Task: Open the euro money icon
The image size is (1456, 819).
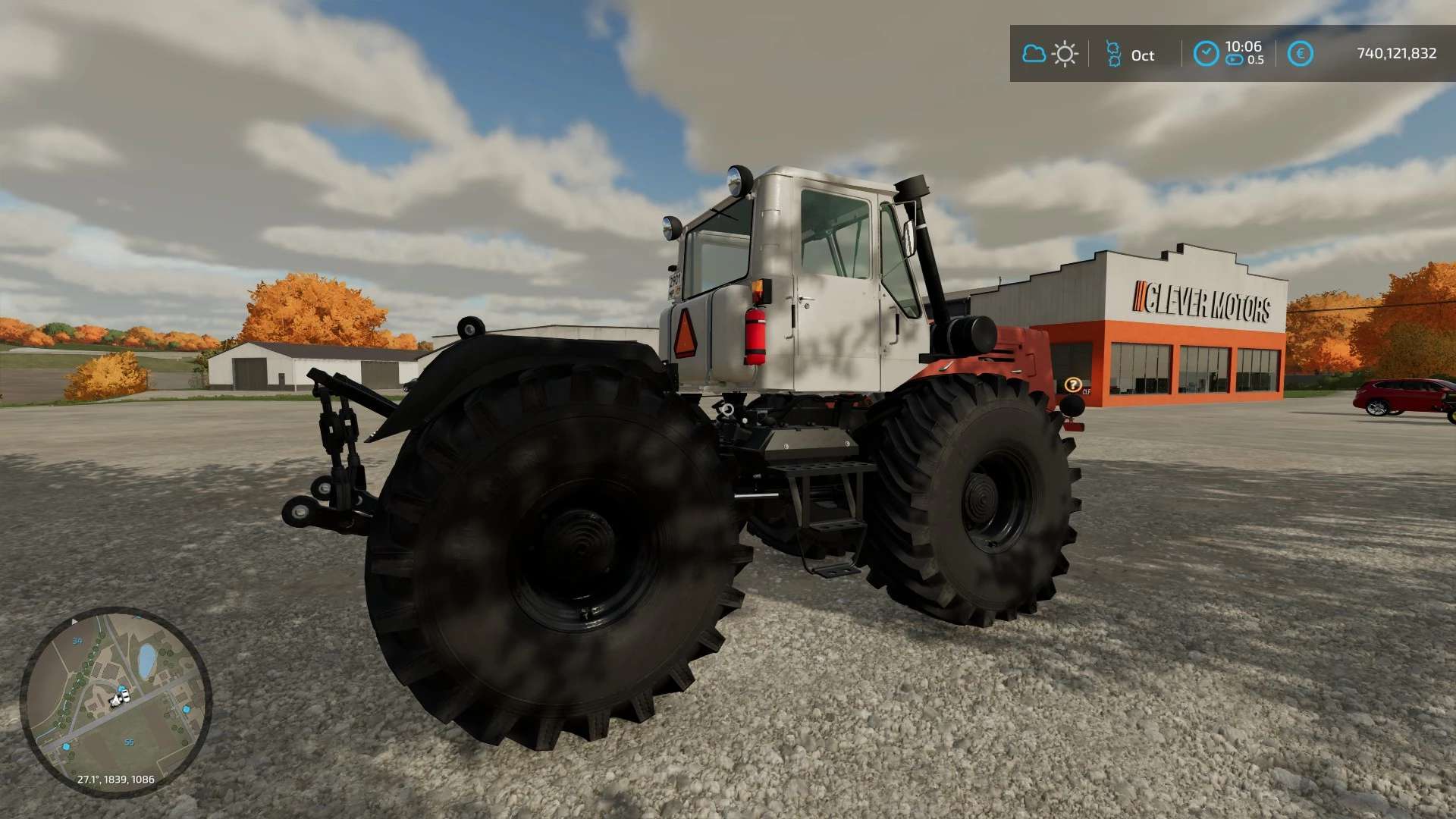Action: [1300, 54]
